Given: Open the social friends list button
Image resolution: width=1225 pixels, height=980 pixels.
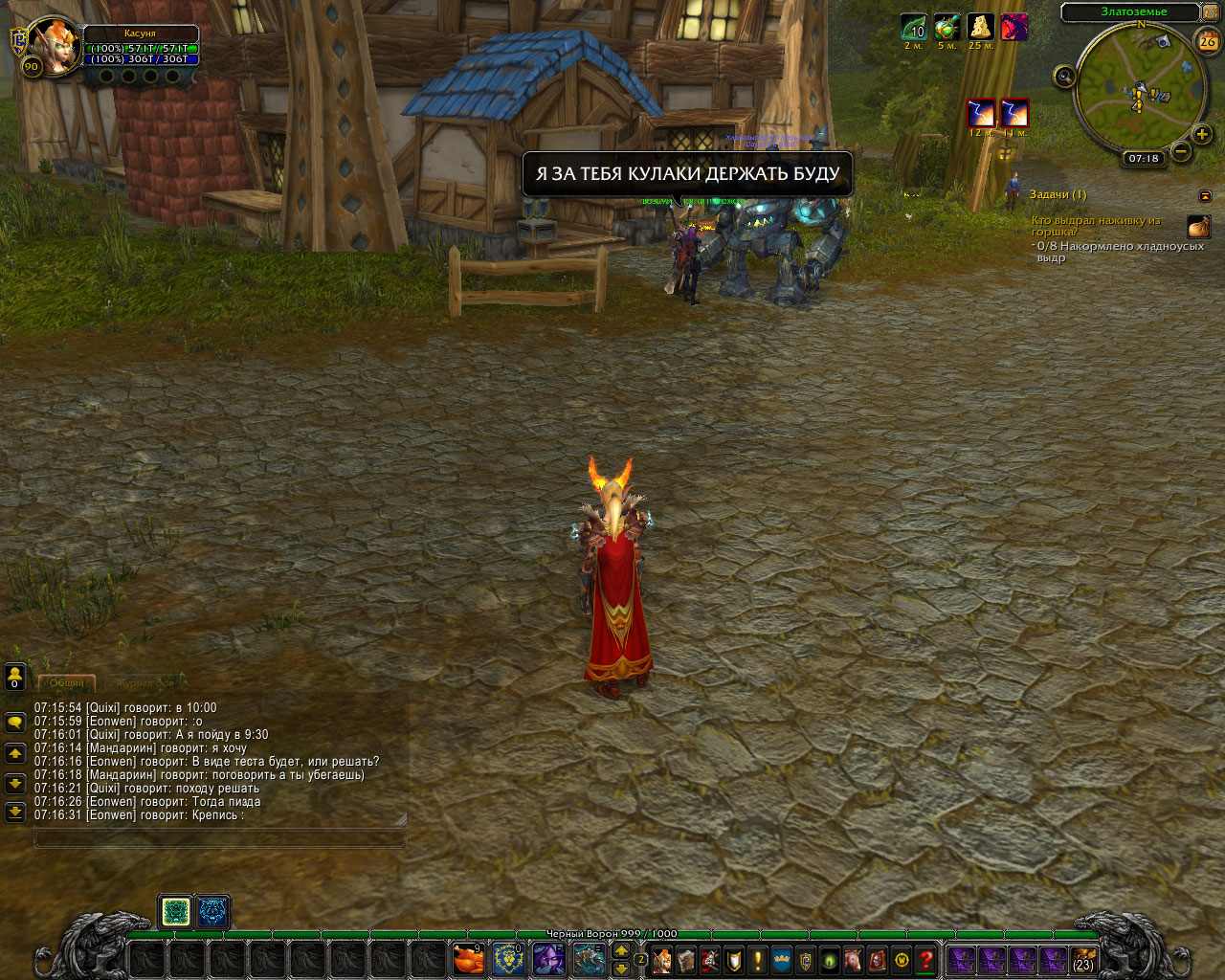Looking at the screenshot, I should pyautogui.click(x=14, y=677).
